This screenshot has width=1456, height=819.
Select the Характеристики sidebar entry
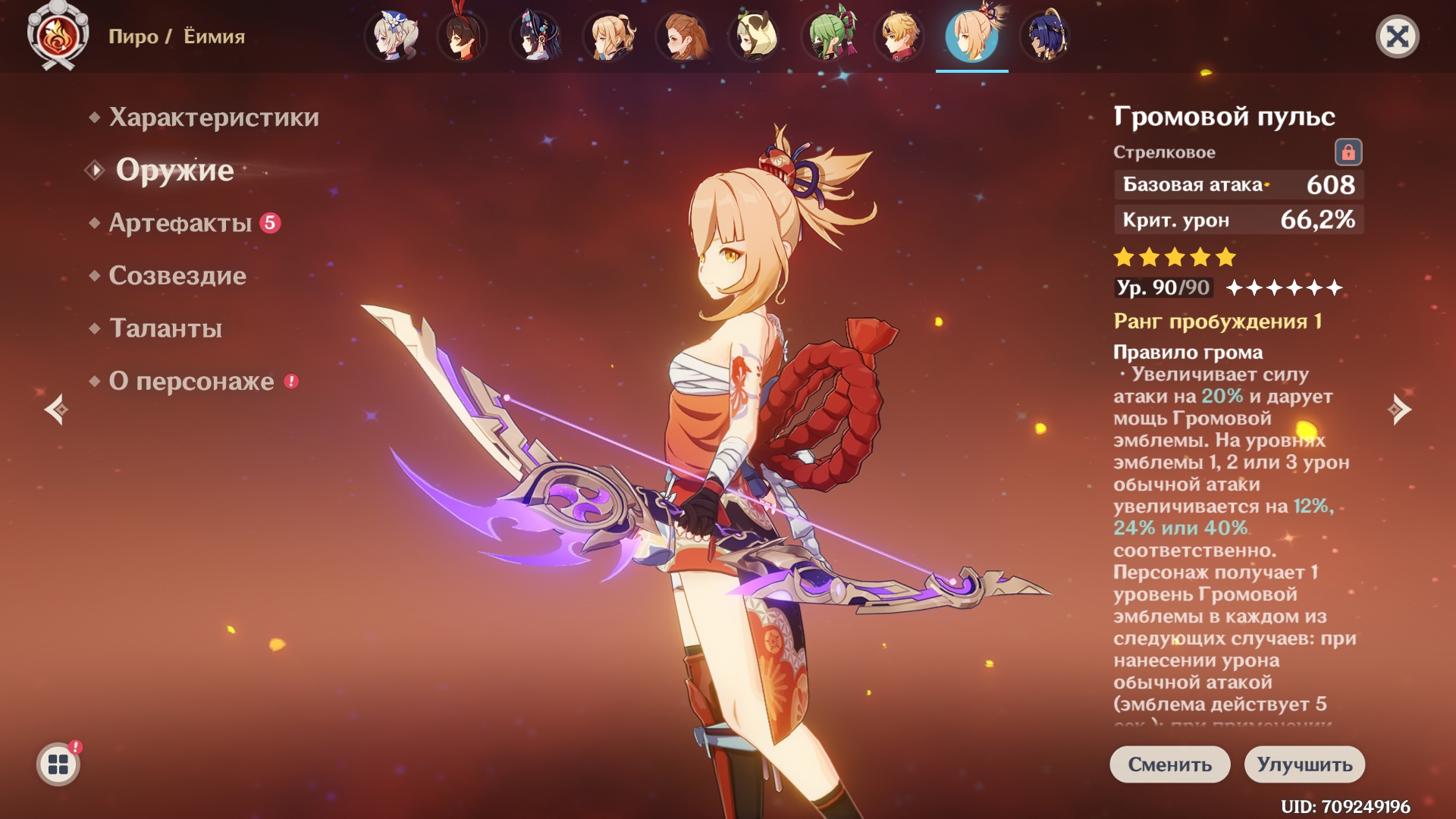pyautogui.click(x=214, y=118)
